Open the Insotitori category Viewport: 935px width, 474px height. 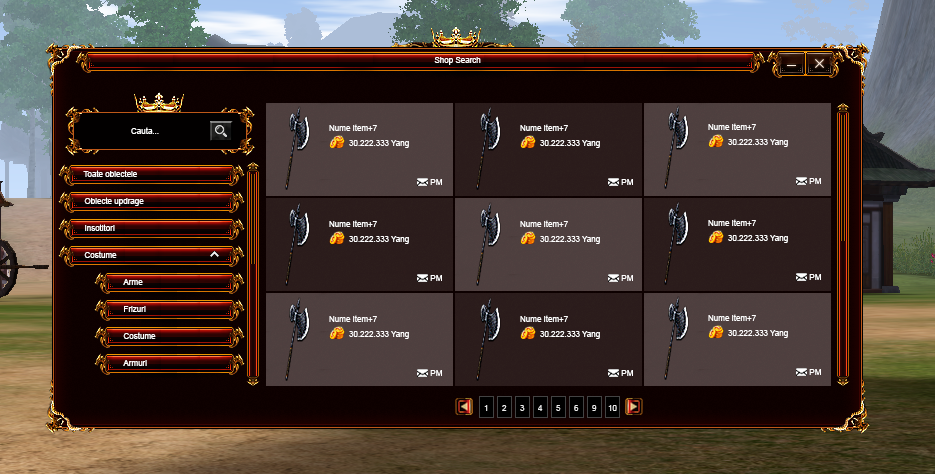[150, 229]
